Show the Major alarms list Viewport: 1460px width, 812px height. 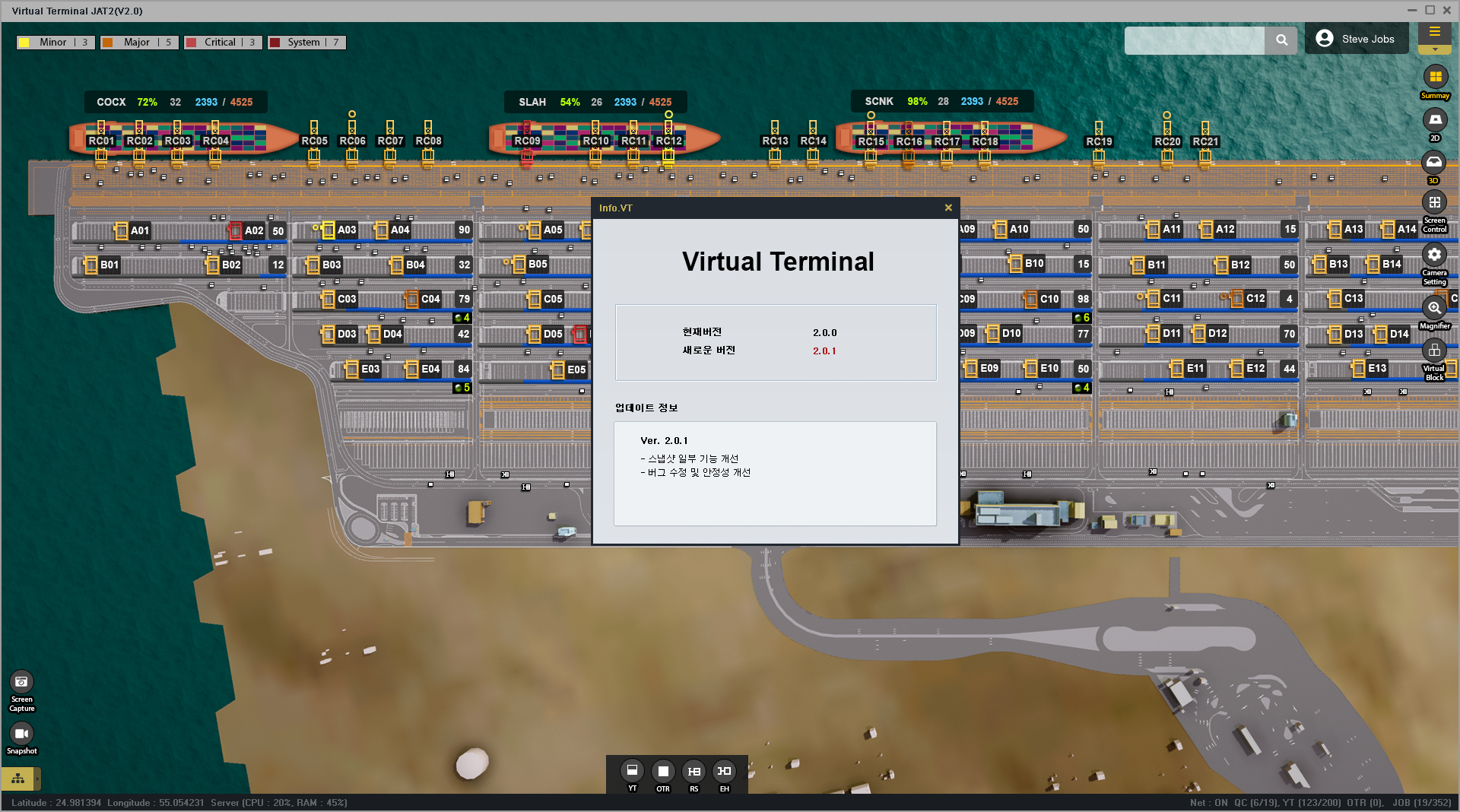139,43
